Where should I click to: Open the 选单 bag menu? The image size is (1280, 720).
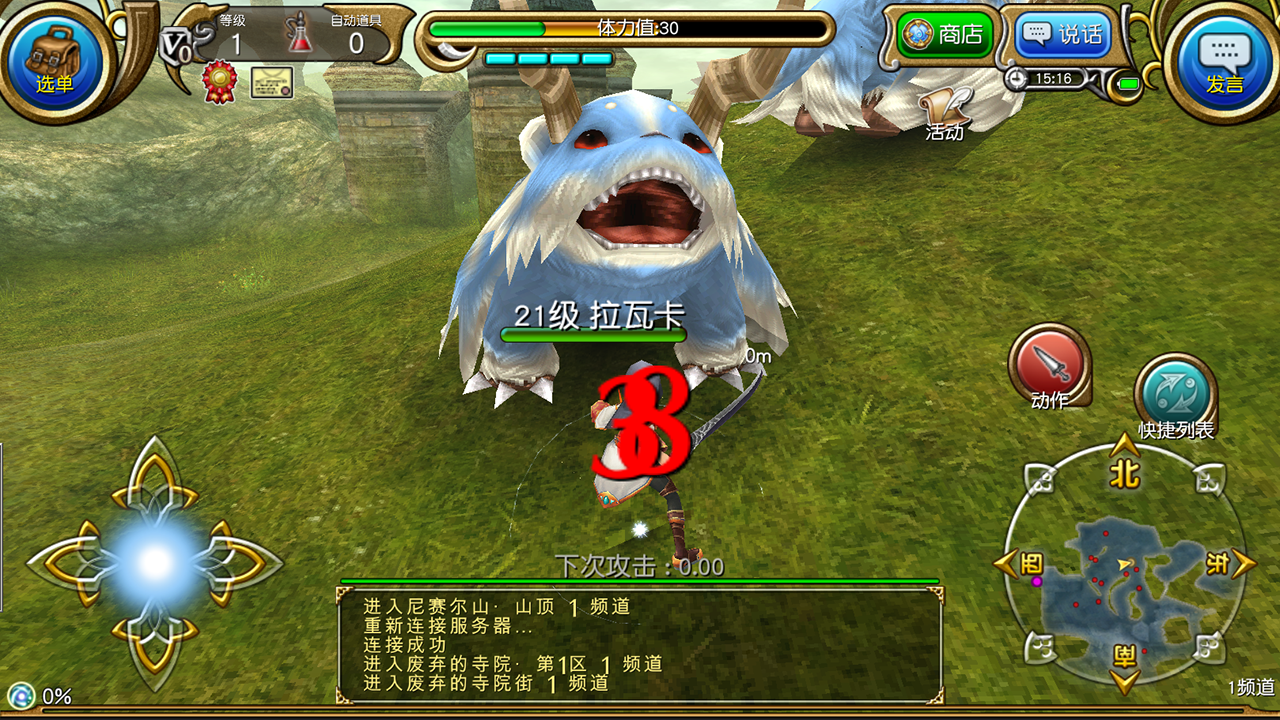[x=54, y=58]
